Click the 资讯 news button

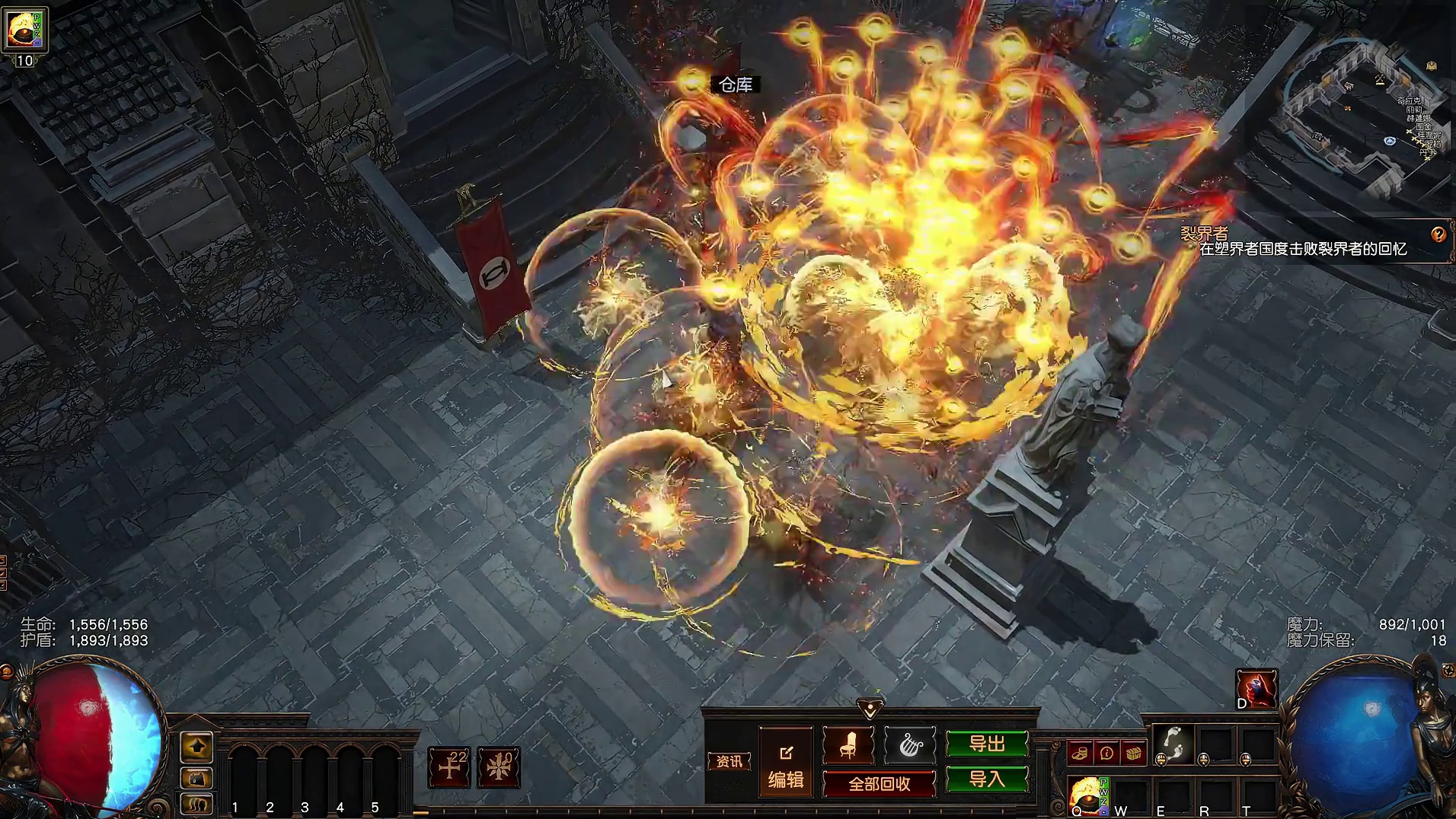pos(729,761)
